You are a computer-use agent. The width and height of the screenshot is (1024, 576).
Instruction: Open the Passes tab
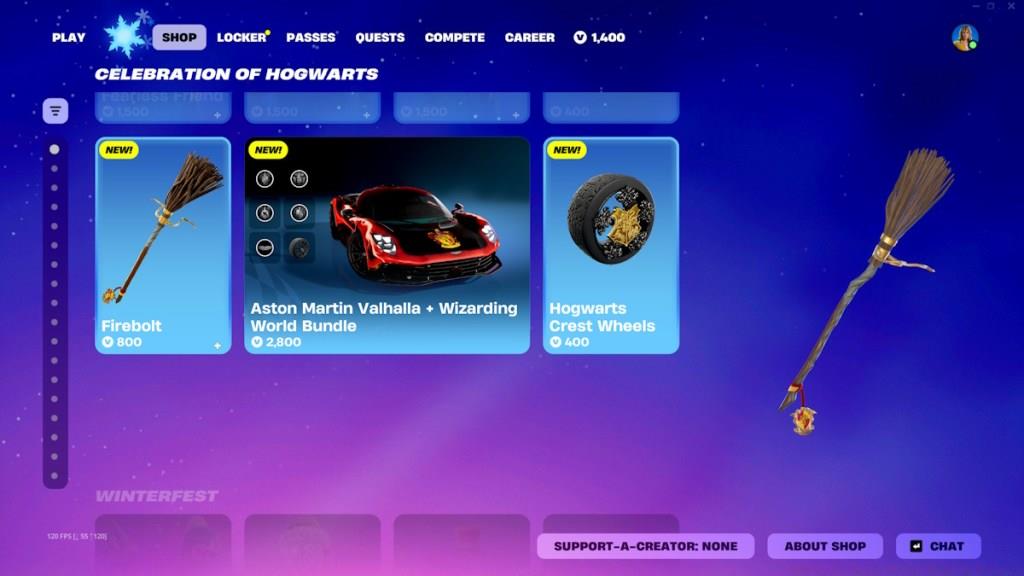pos(310,38)
